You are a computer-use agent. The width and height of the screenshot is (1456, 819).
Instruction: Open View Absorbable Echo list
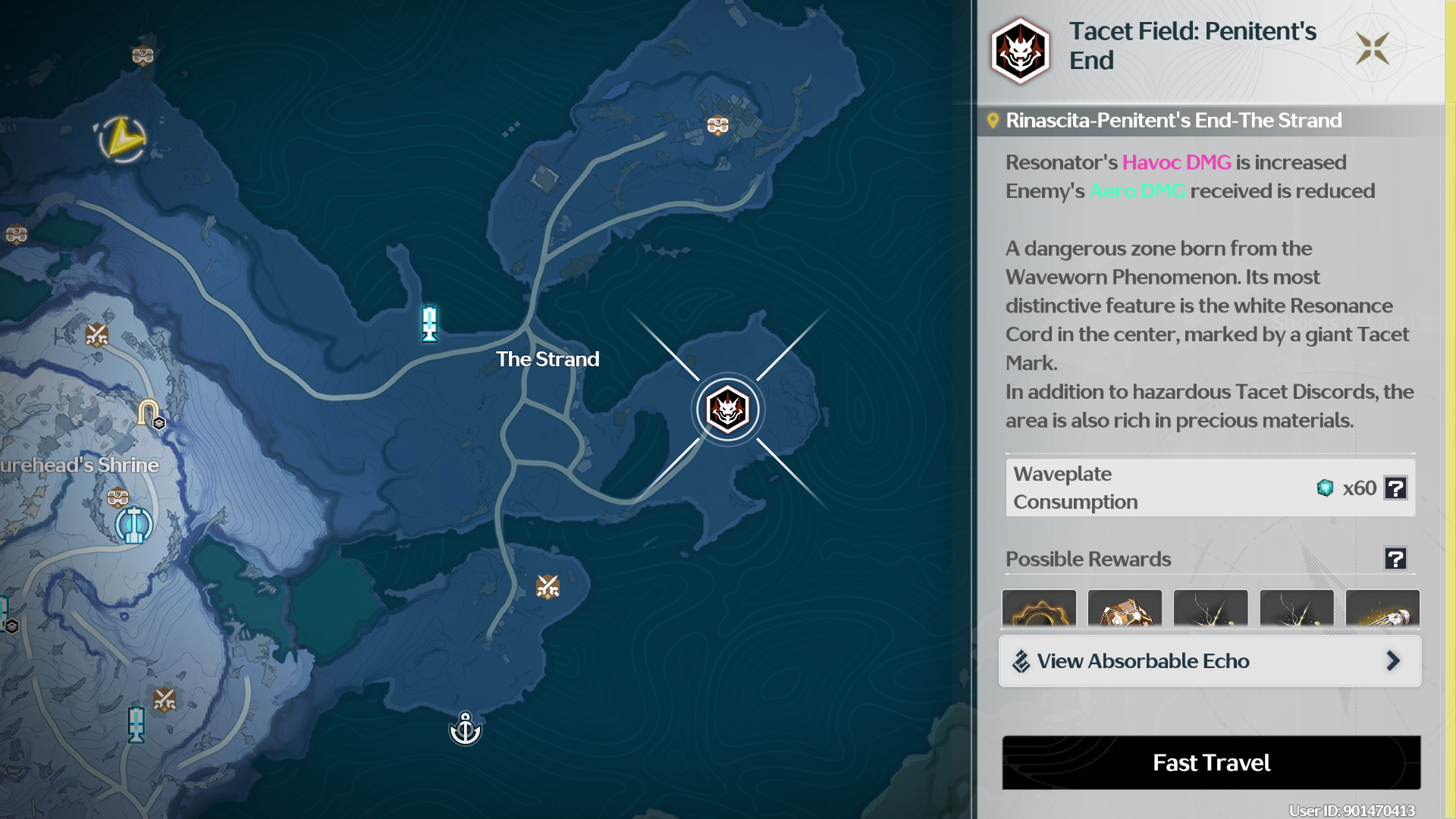click(x=1210, y=661)
